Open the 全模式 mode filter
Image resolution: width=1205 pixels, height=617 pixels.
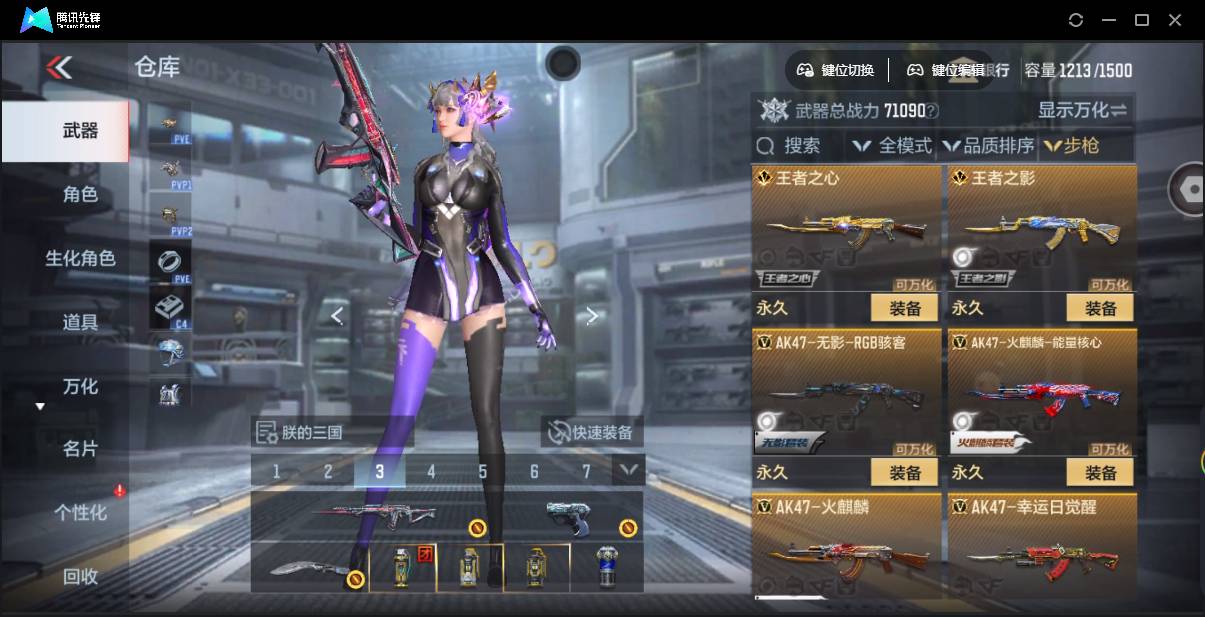click(891, 146)
